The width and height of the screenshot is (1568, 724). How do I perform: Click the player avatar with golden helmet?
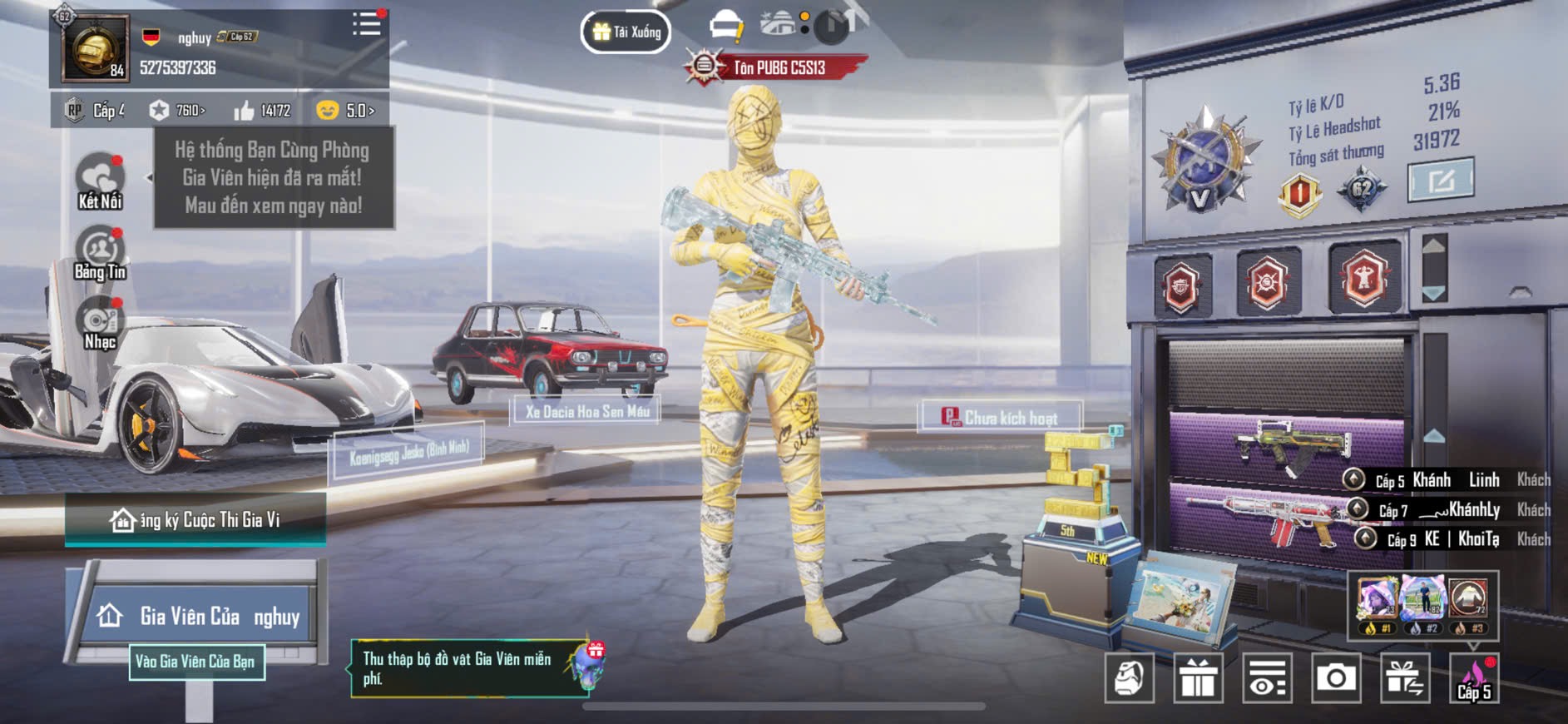(x=96, y=48)
